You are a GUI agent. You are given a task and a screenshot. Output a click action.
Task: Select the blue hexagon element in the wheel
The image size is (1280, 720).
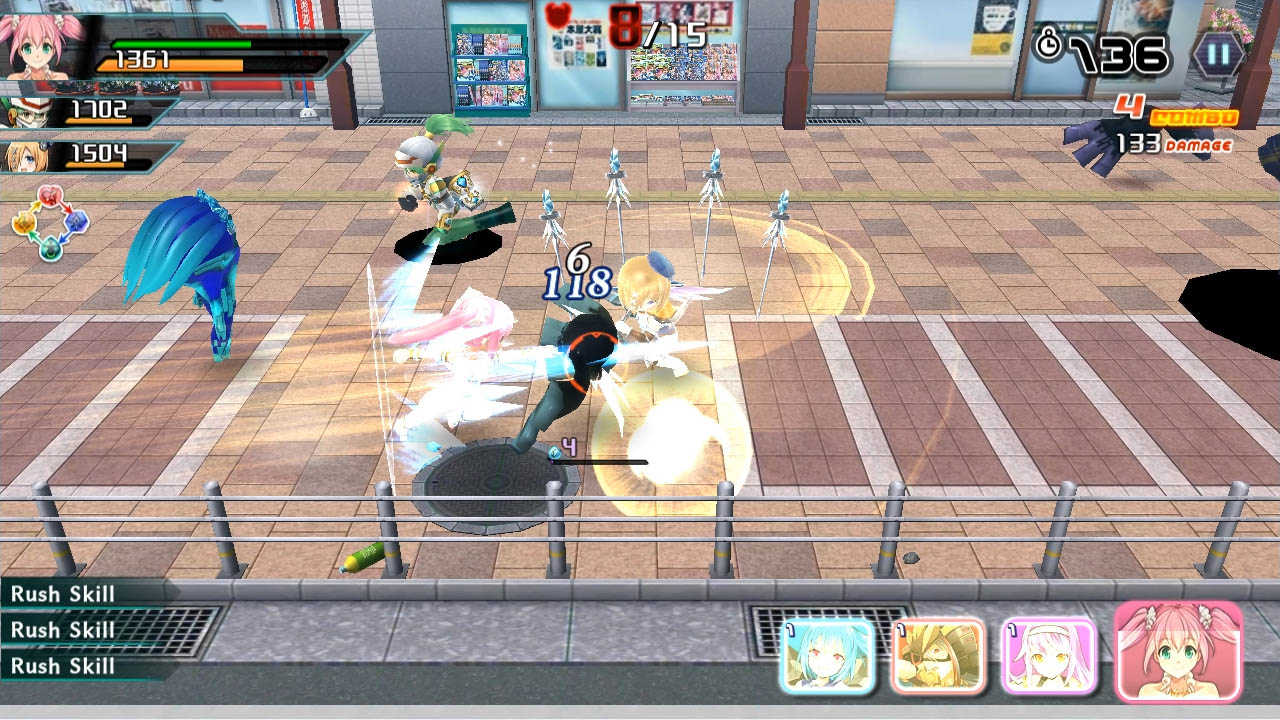pos(77,223)
